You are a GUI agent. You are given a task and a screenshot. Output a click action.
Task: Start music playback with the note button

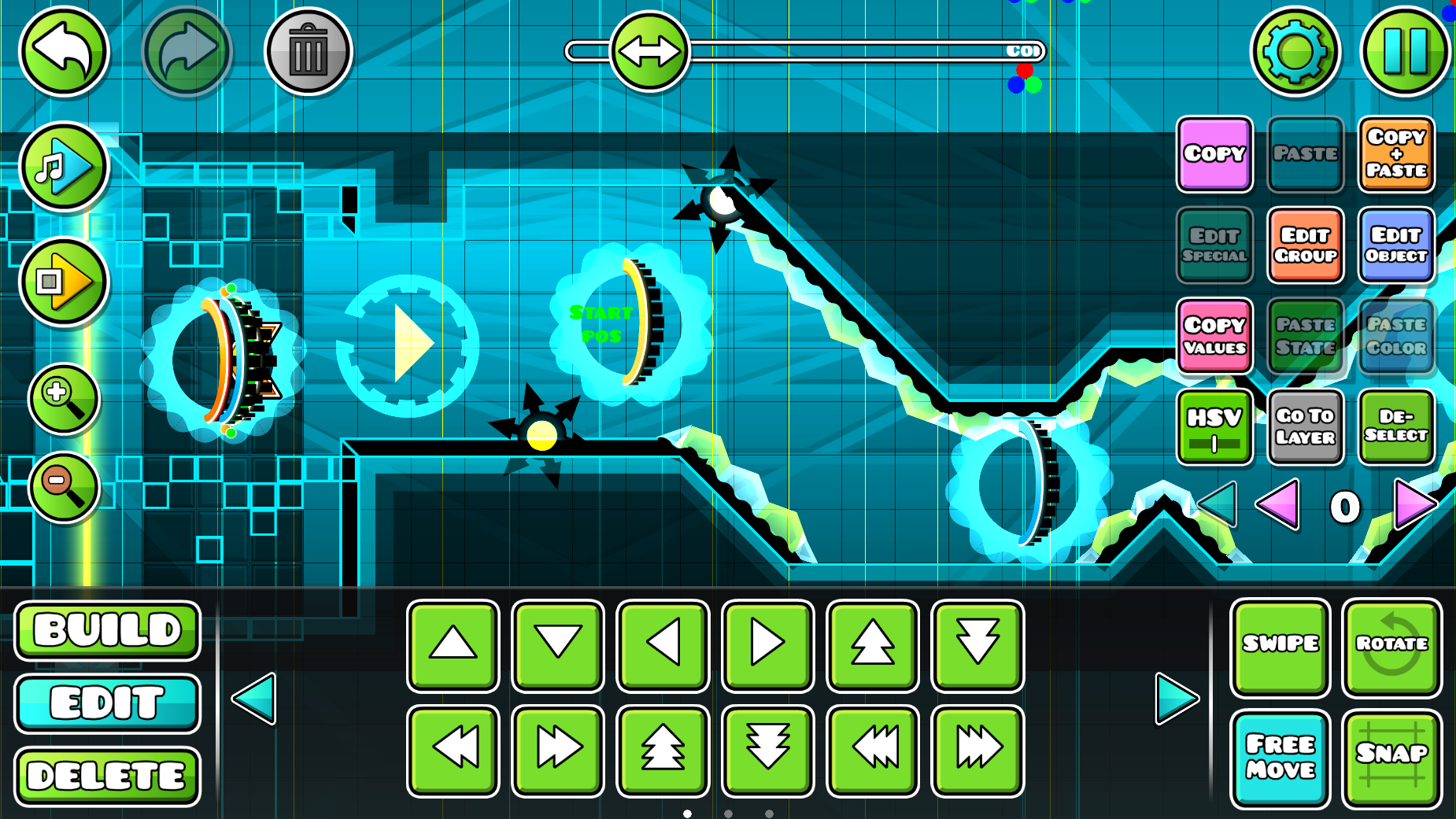[x=63, y=167]
